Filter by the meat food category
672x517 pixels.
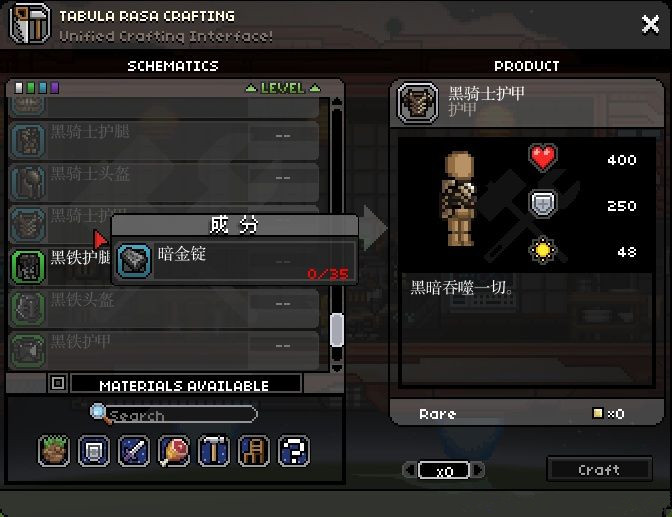pyautogui.click(x=174, y=451)
